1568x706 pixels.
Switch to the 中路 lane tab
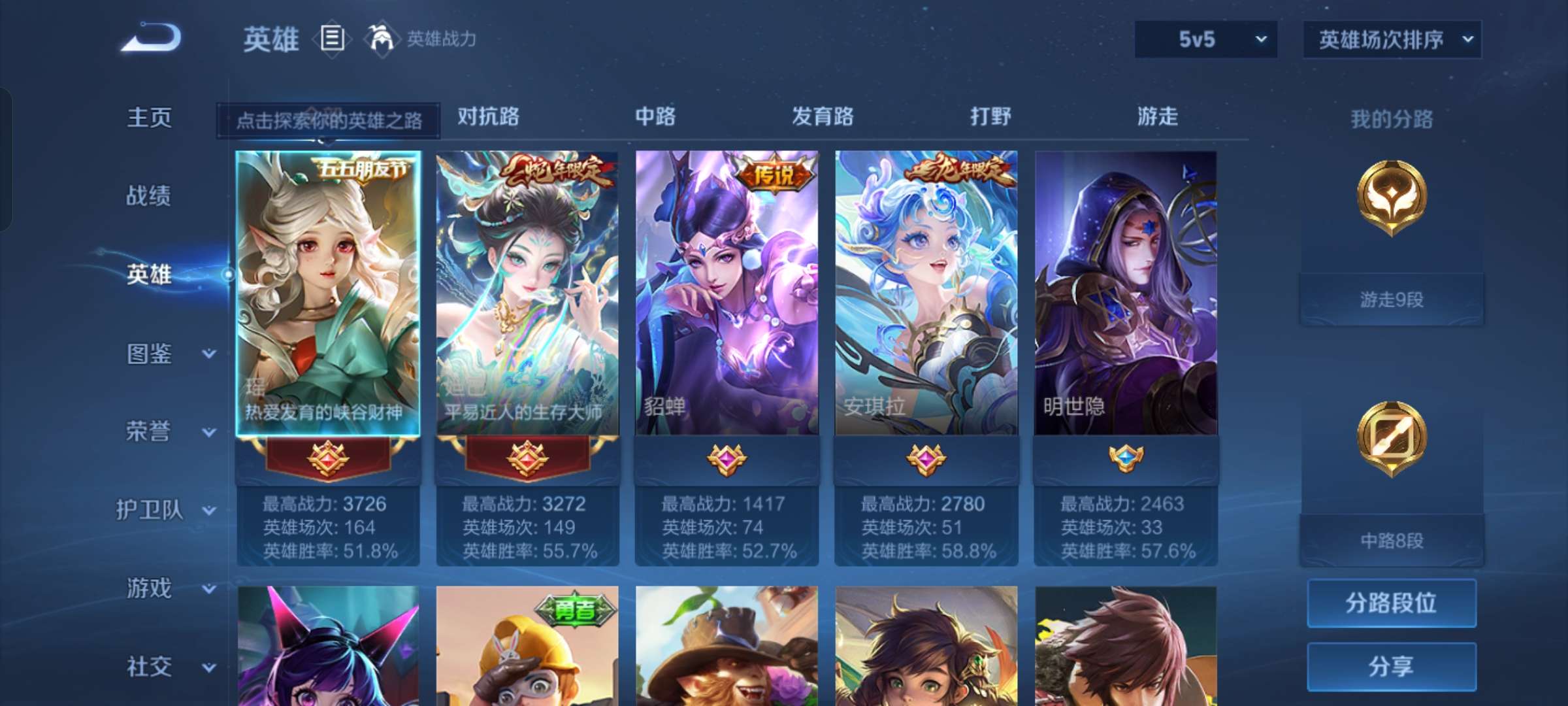[656, 116]
